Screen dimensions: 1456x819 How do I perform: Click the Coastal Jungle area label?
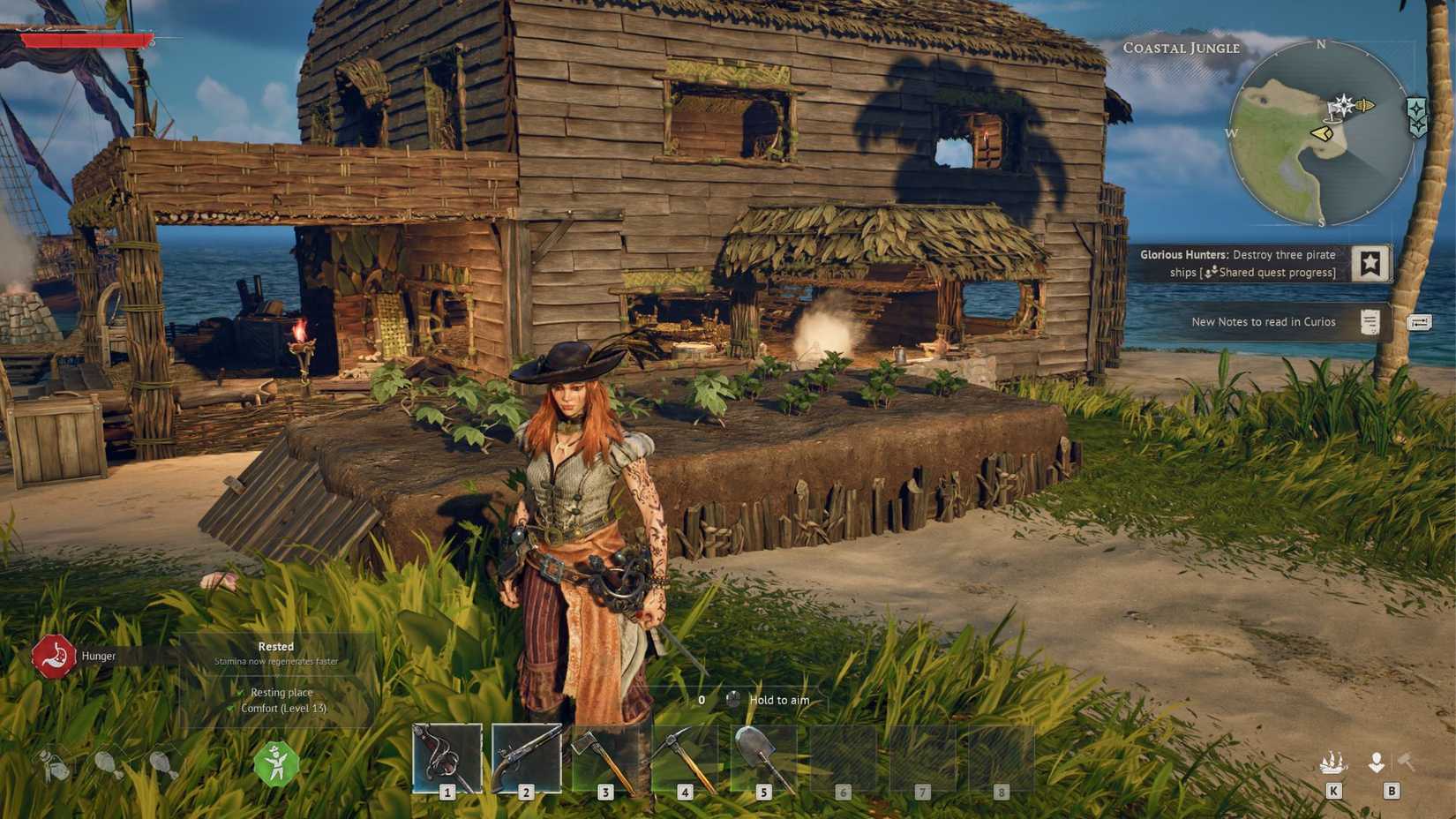tap(1182, 49)
